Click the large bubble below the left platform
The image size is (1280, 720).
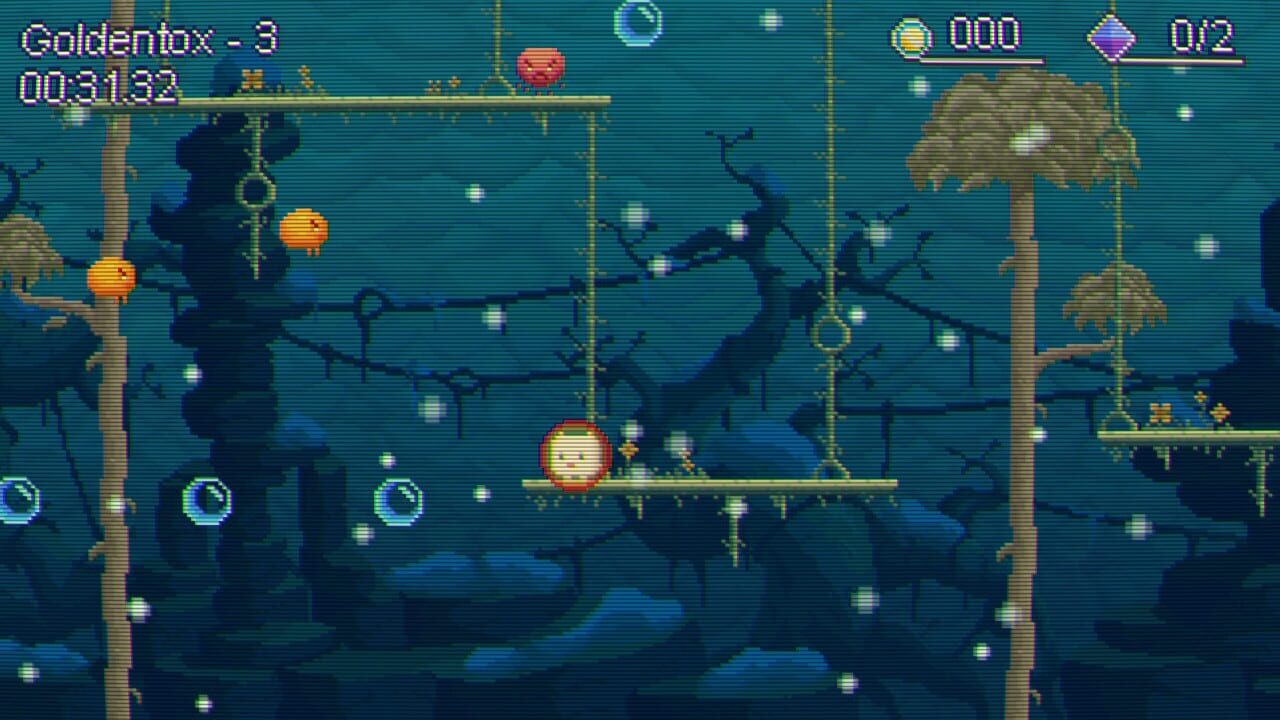click(x=206, y=502)
